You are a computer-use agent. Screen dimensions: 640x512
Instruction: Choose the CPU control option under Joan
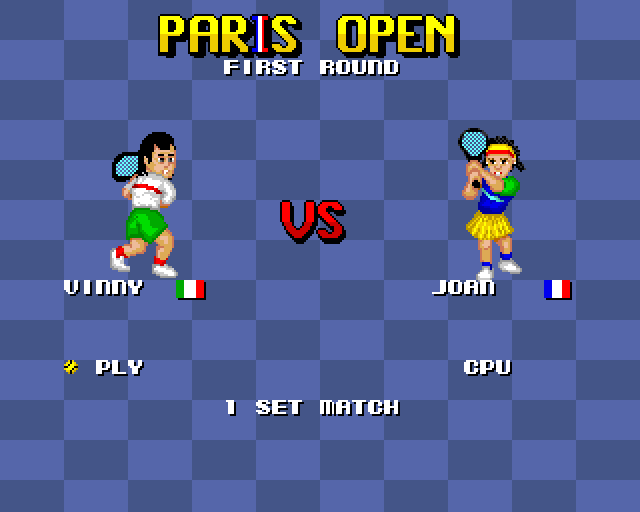pyautogui.click(x=487, y=367)
